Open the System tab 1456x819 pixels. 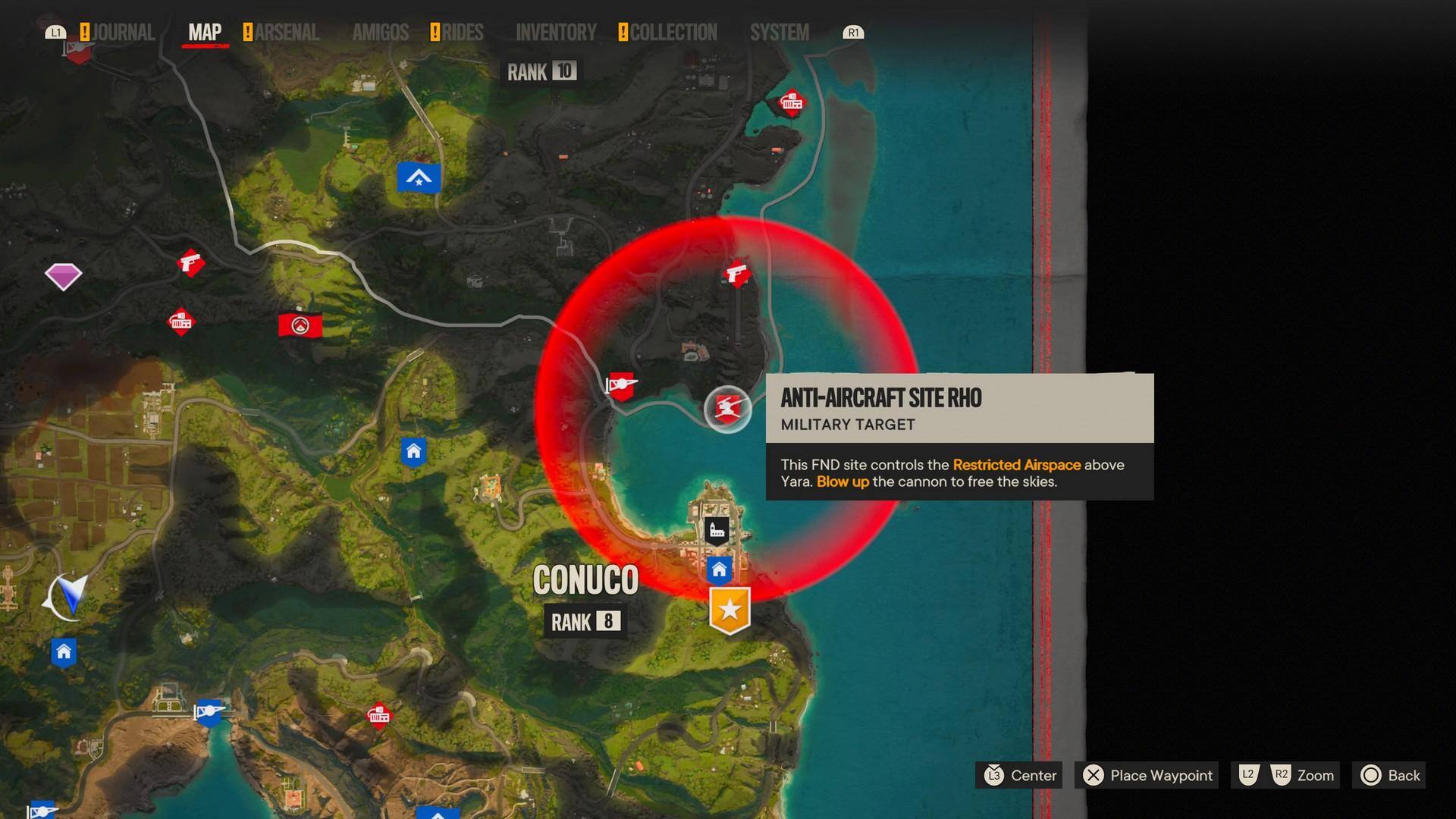[779, 33]
